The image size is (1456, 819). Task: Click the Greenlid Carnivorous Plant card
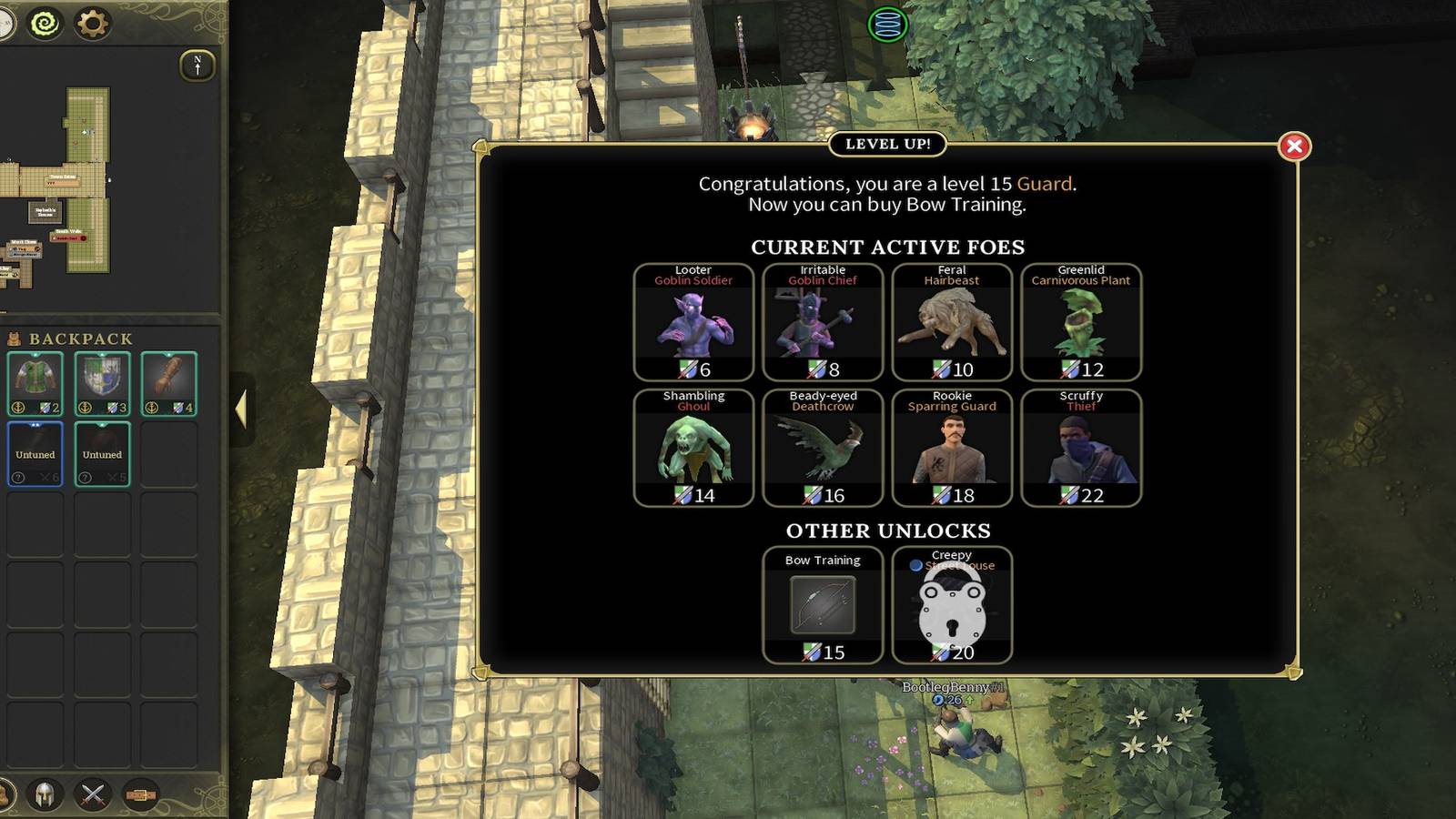point(1081,322)
